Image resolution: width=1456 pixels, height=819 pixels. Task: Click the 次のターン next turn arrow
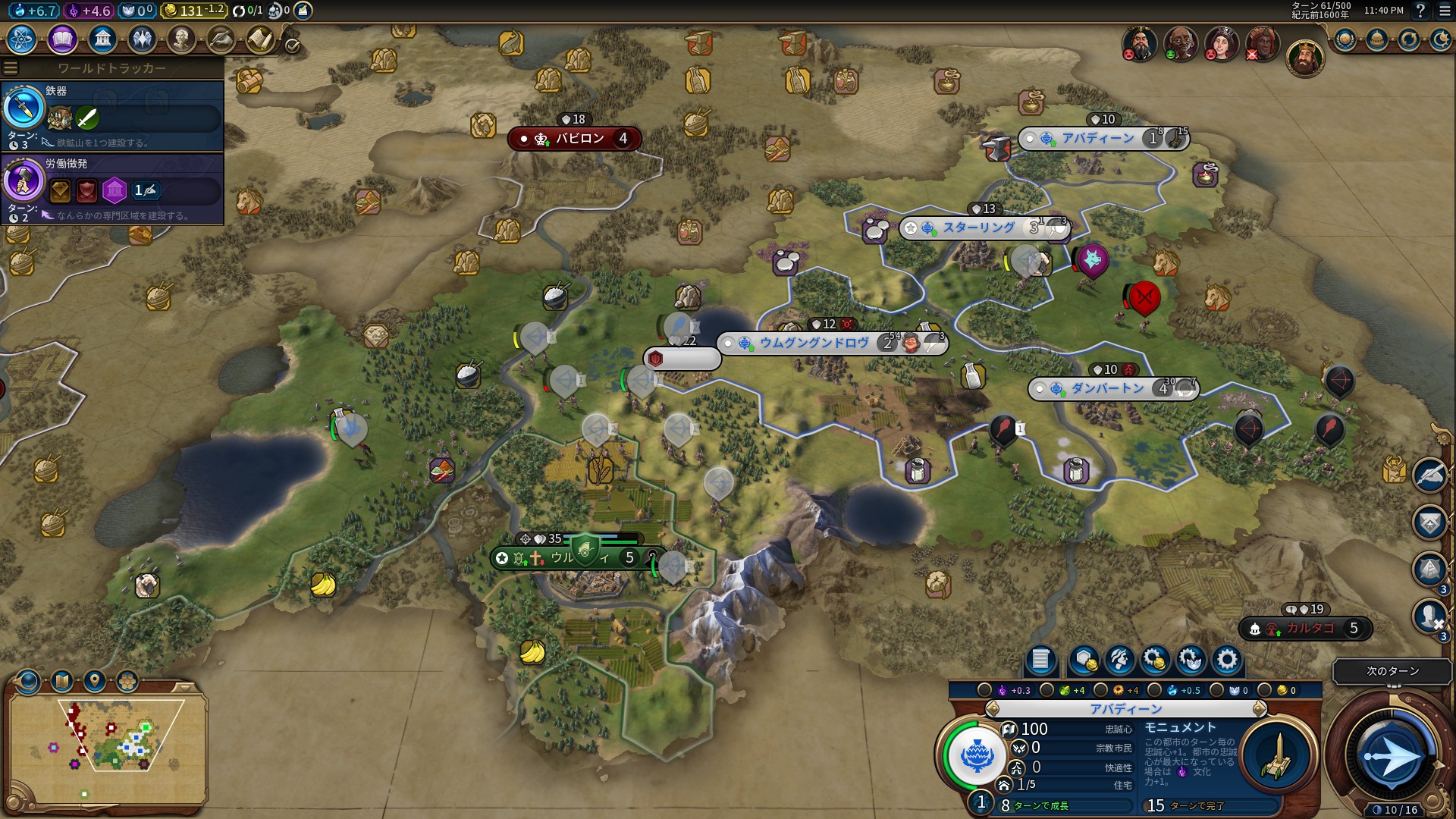pos(1392,756)
